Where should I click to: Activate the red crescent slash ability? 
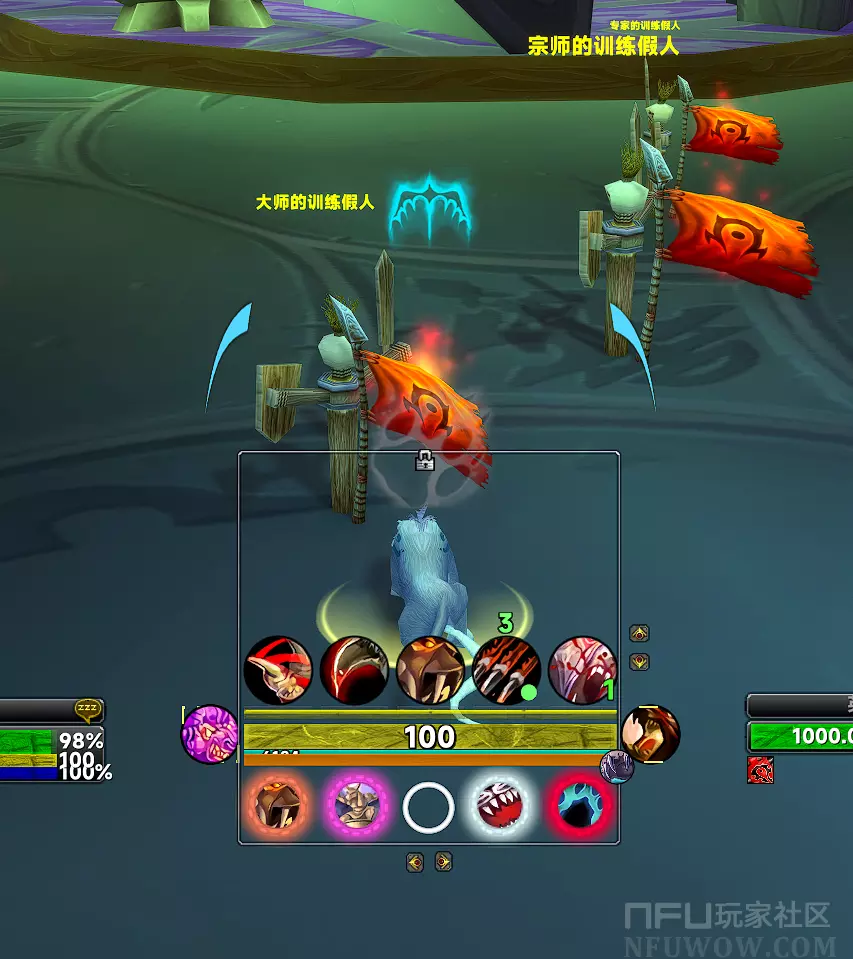pyautogui.click(x=354, y=670)
